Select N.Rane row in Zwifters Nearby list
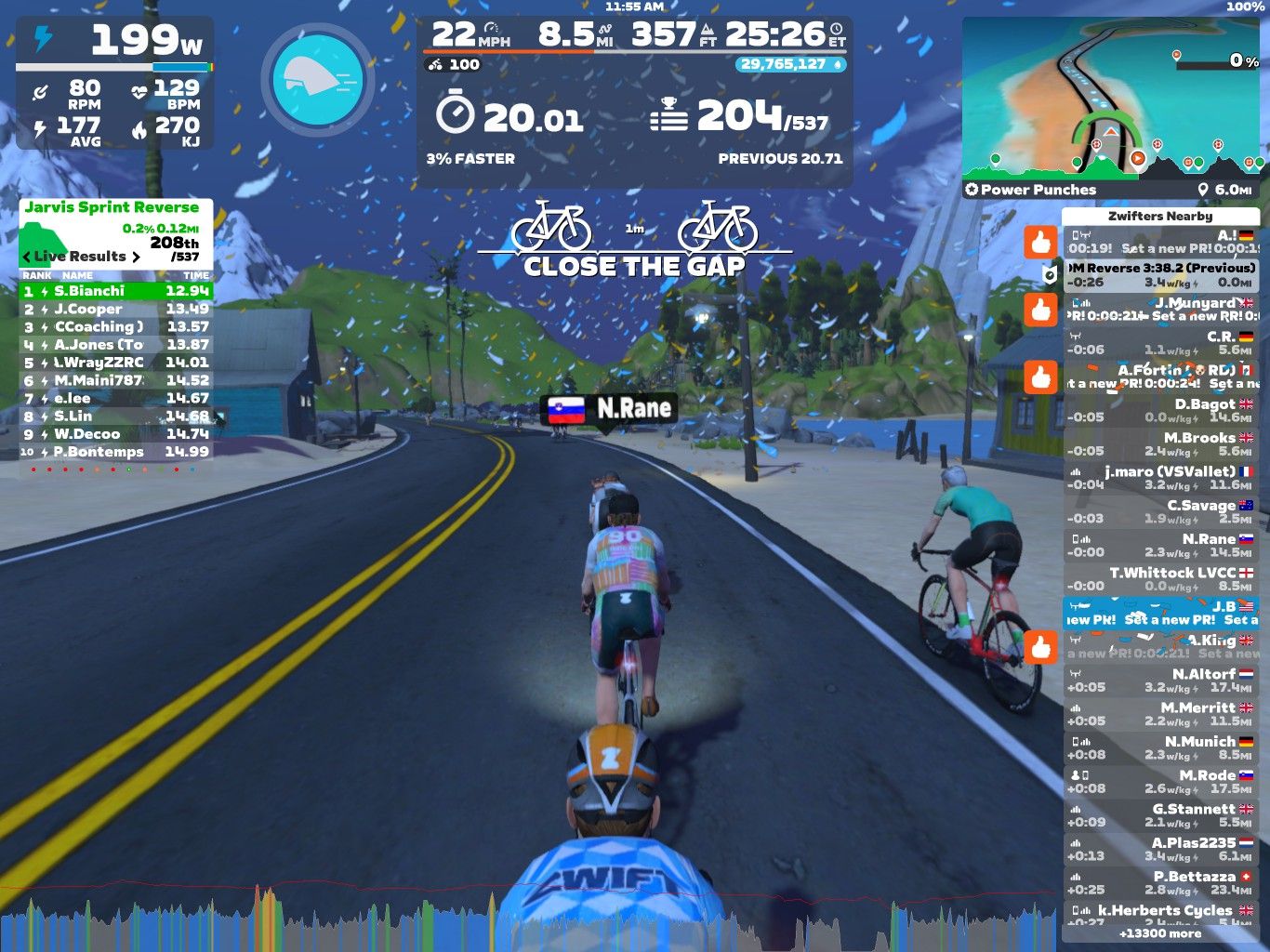1270x952 pixels. click(x=1160, y=546)
